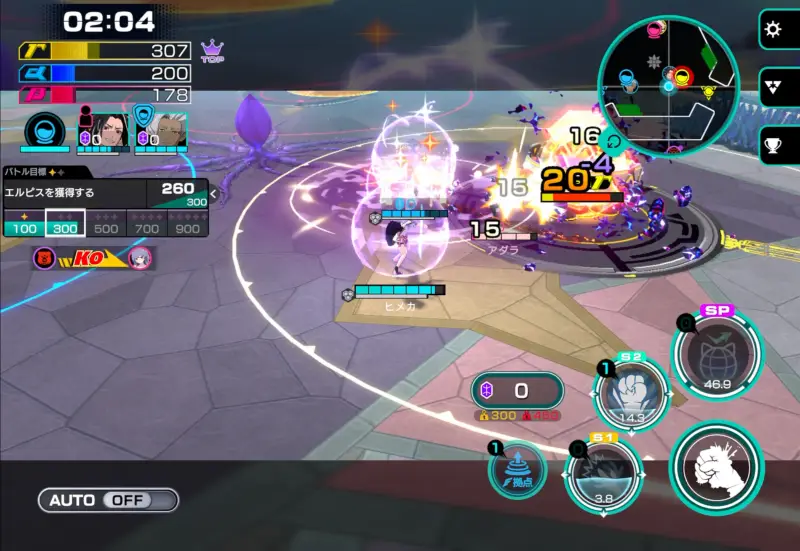Image resolution: width=800 pixels, height=551 pixels.
Task: Tap the player's own round portrait icon
Action: (x=44, y=132)
